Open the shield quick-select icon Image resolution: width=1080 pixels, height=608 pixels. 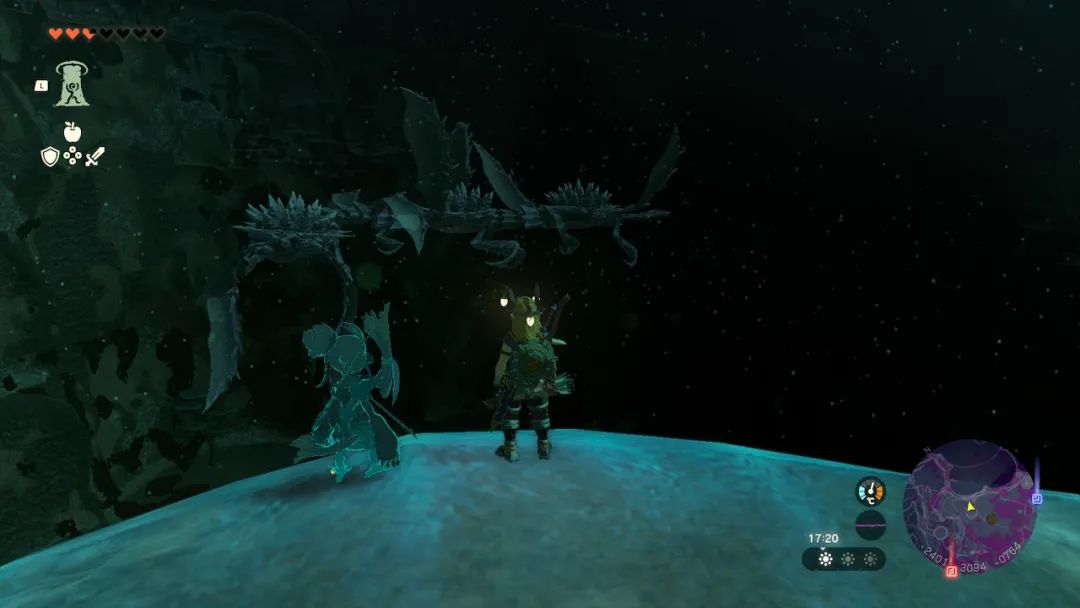pyautogui.click(x=49, y=156)
